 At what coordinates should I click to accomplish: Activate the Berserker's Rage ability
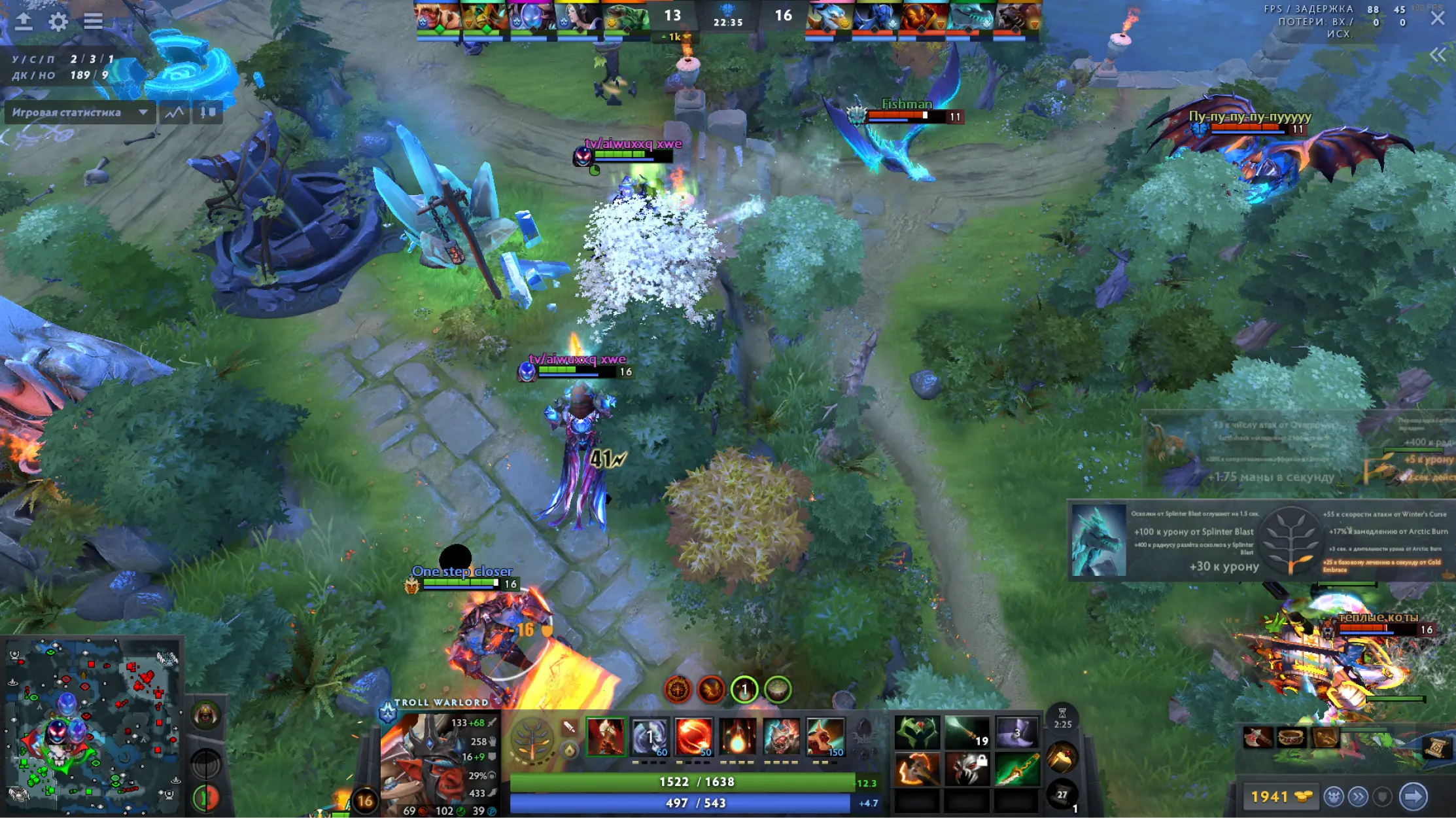[x=606, y=738]
